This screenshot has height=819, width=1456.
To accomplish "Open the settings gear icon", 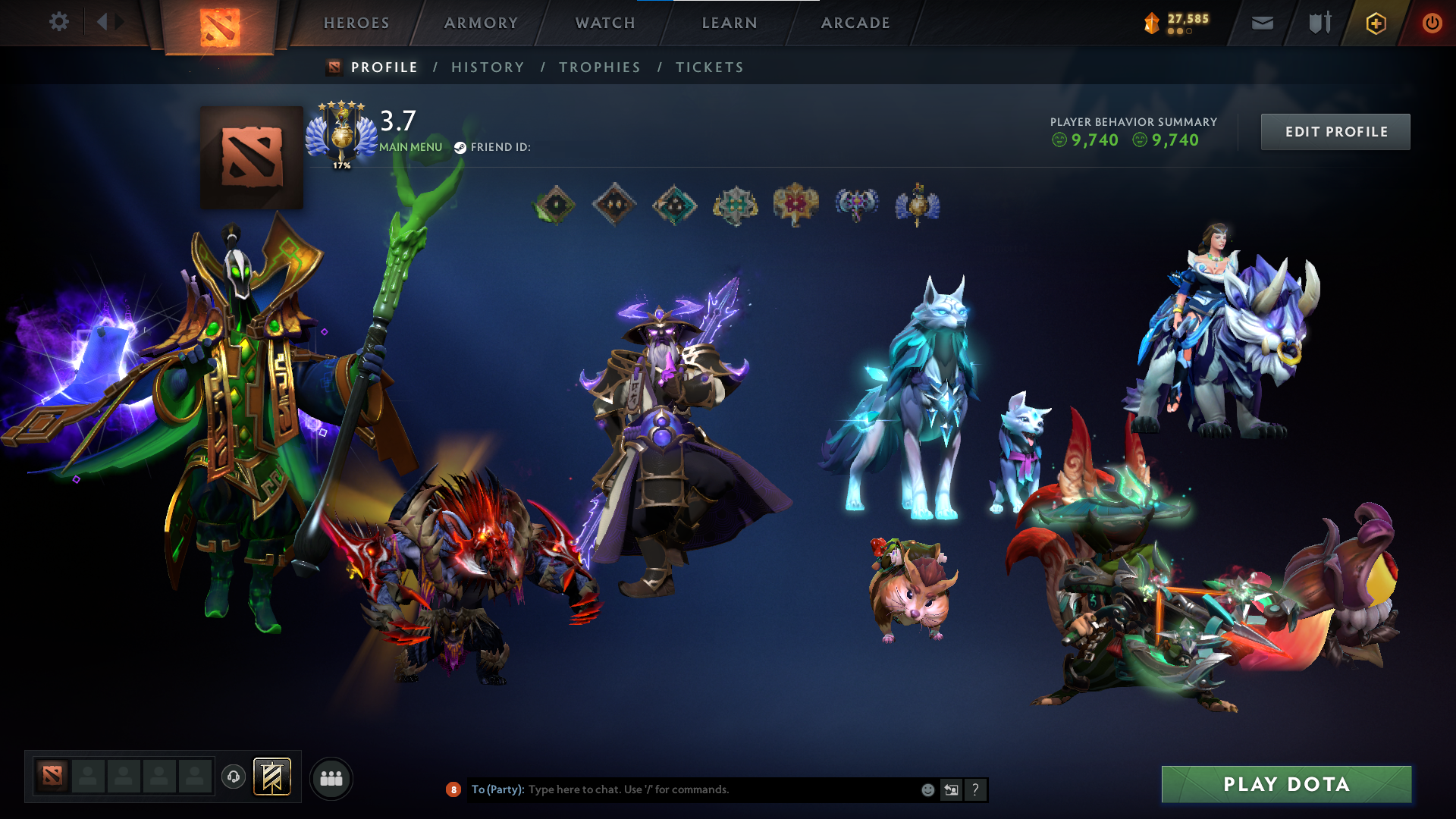I will (x=59, y=23).
